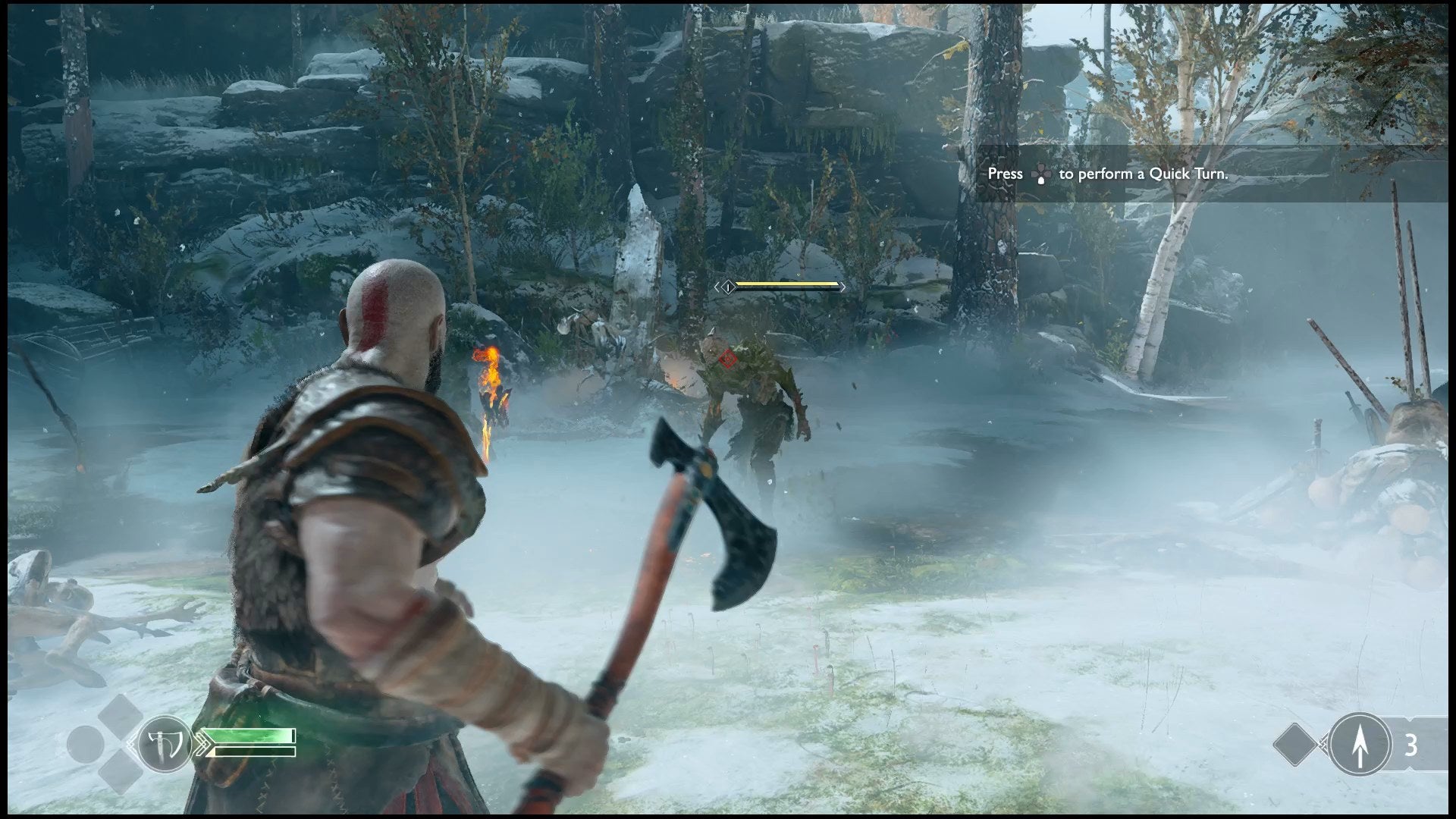Click the small chevron above the enemy health bar

pyautogui.click(x=799, y=275)
